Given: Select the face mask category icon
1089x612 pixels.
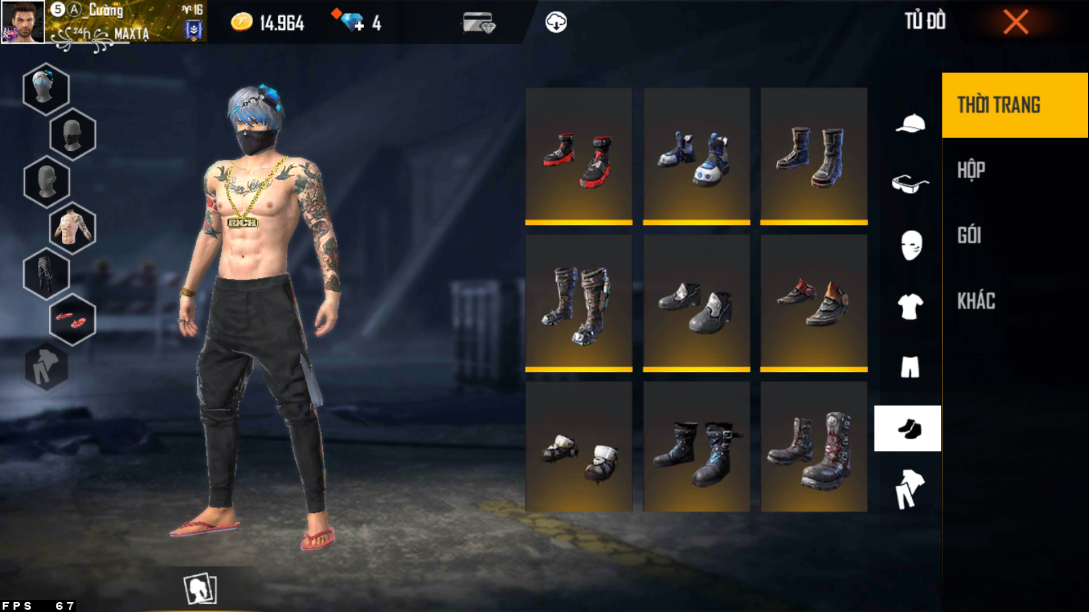Looking at the screenshot, I should coord(909,245).
